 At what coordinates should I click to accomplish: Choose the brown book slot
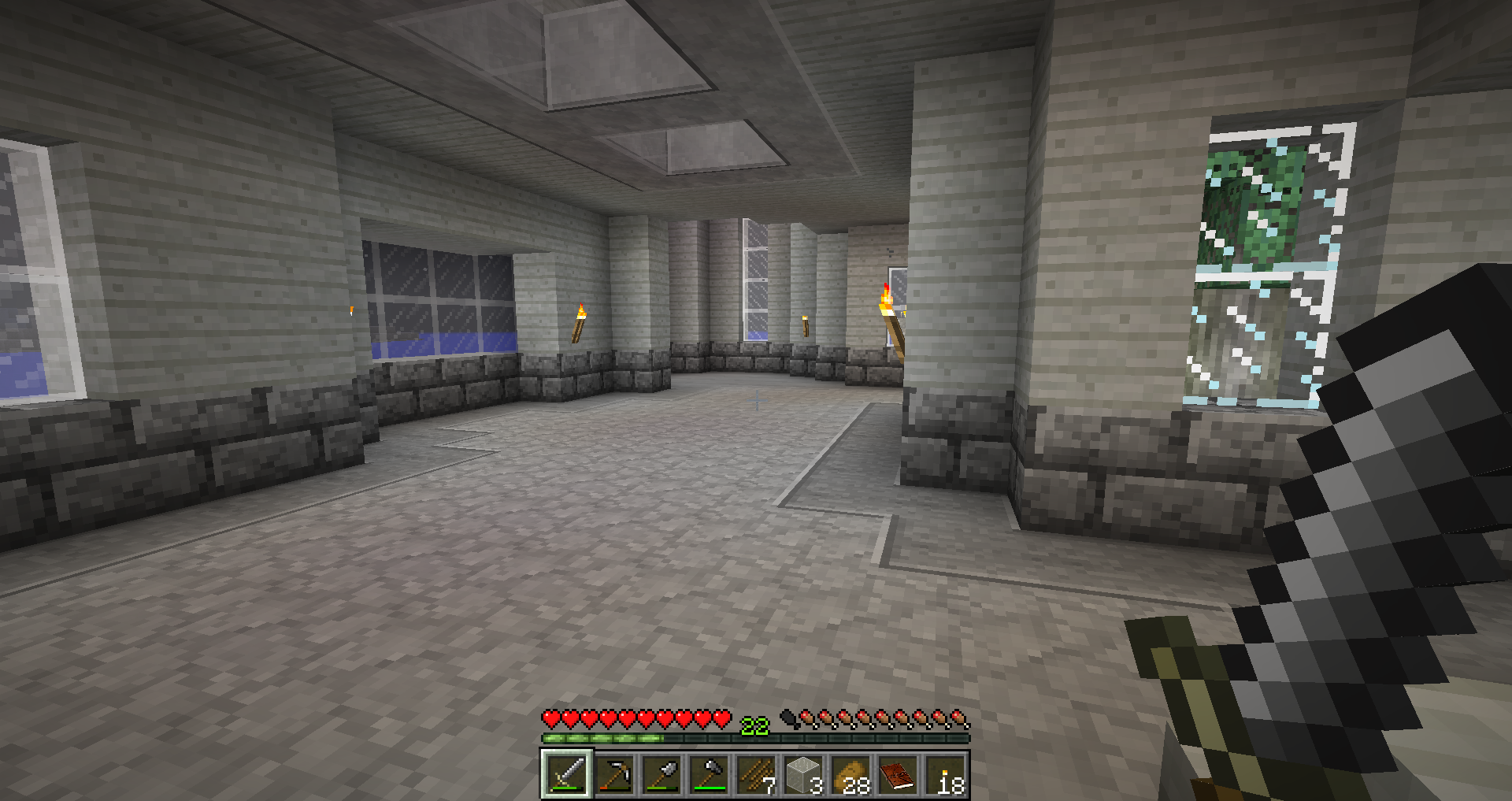click(x=897, y=774)
